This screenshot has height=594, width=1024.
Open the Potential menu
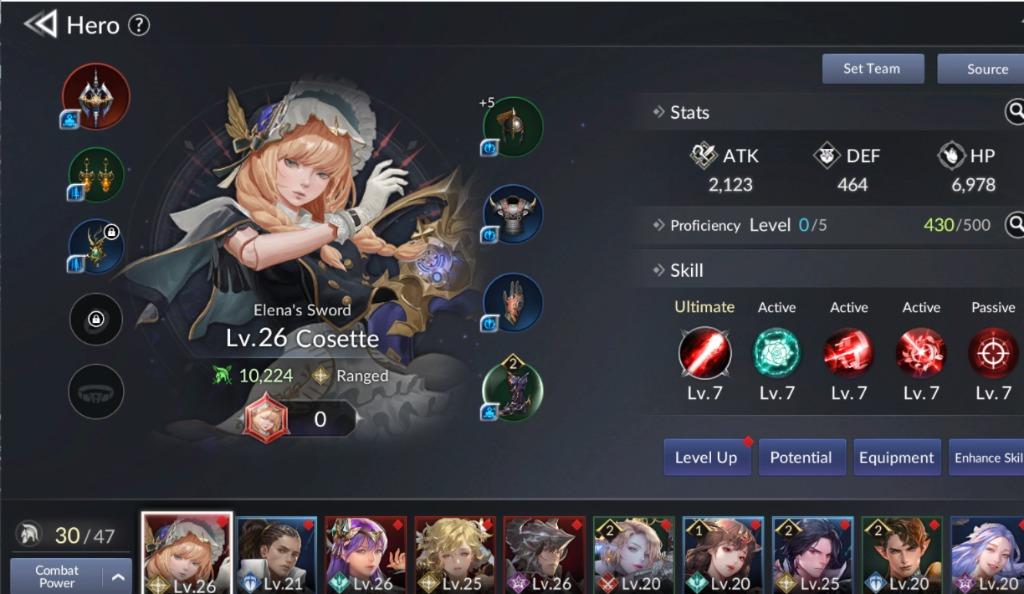pyautogui.click(x=800, y=458)
